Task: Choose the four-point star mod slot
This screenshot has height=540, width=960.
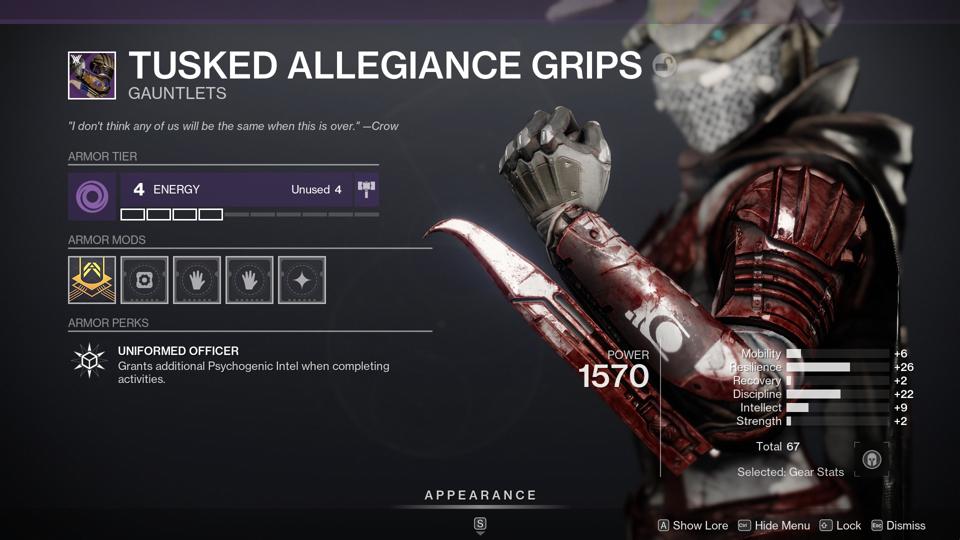Action: tap(302, 280)
